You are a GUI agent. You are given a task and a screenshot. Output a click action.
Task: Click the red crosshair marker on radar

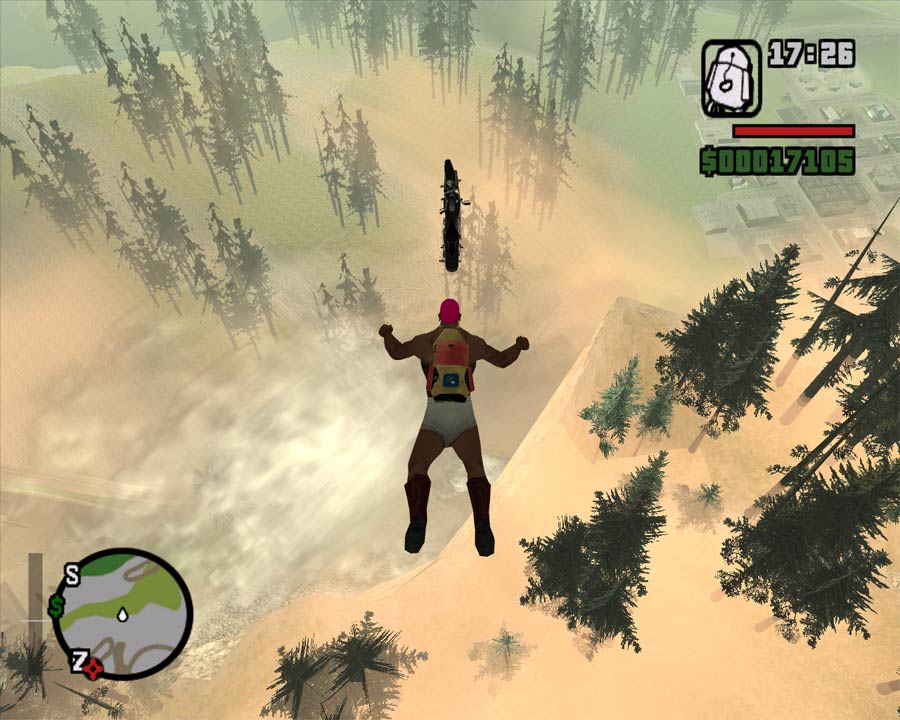[92, 669]
